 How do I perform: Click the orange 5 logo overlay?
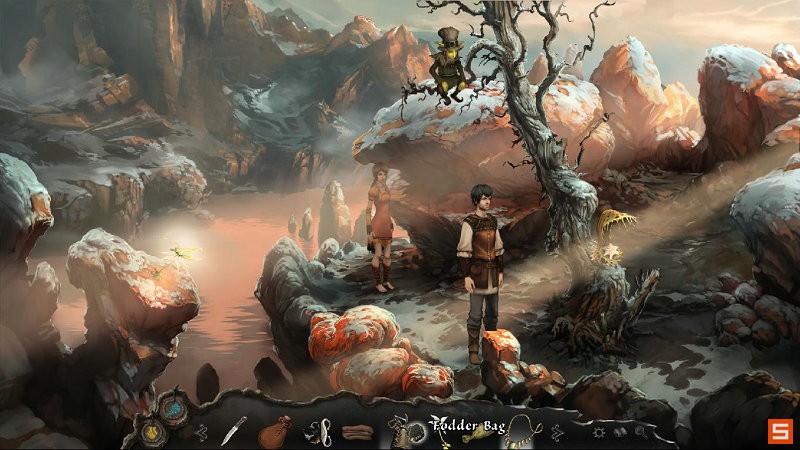[778, 431]
